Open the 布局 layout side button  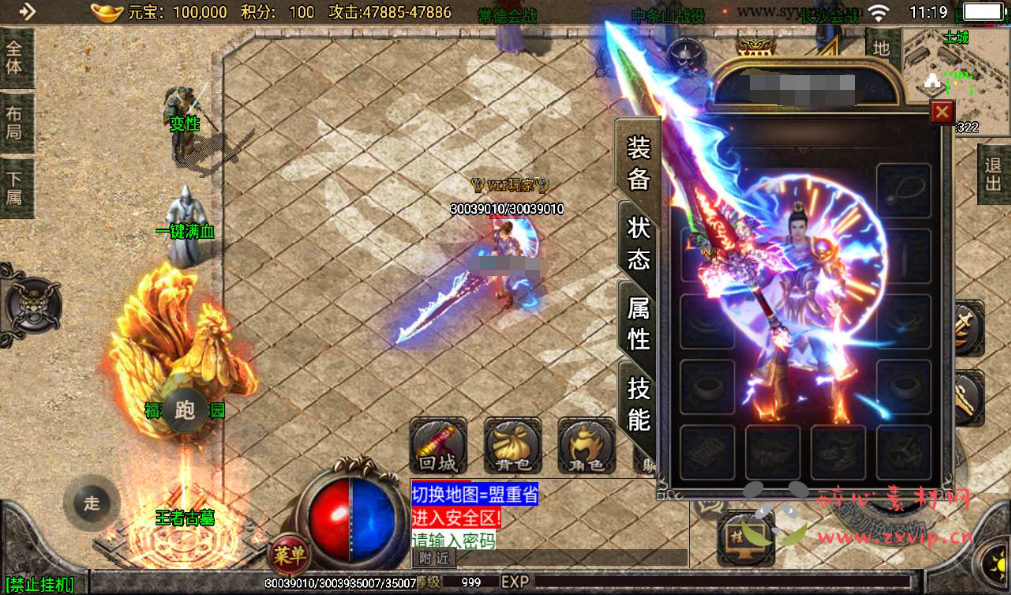tap(15, 121)
